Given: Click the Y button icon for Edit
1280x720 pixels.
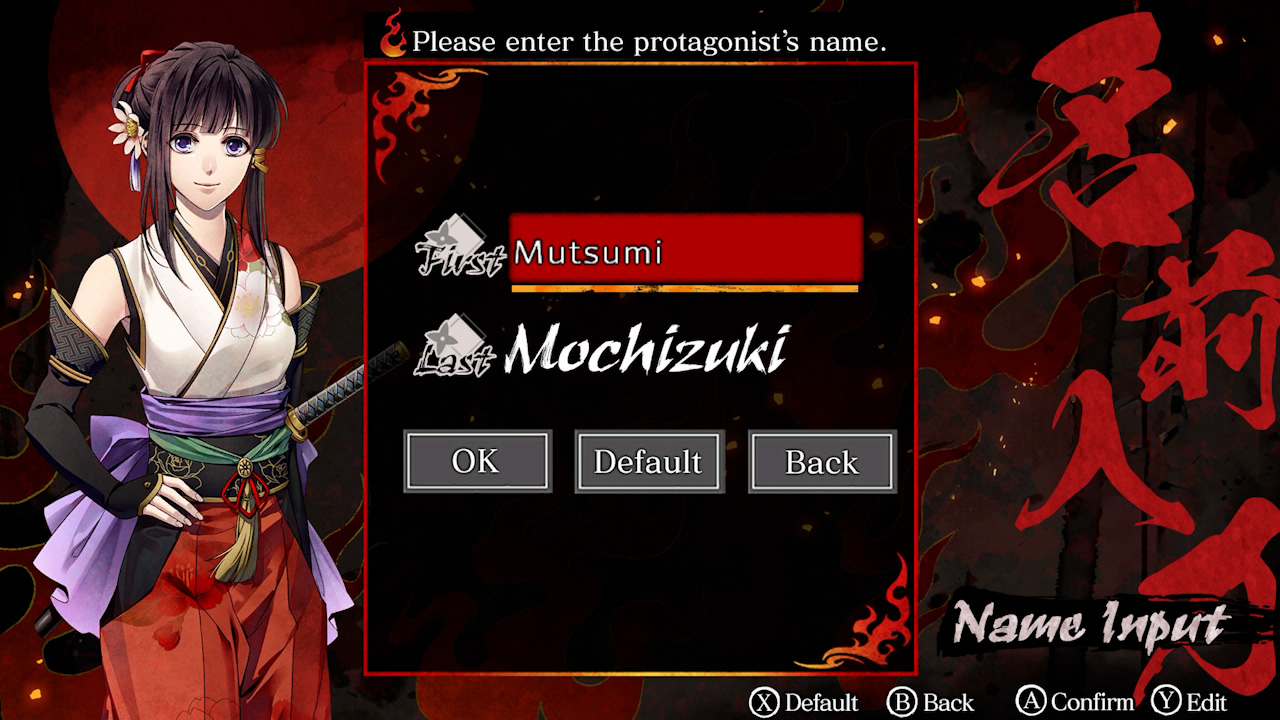Looking at the screenshot, I should 1166,701.
